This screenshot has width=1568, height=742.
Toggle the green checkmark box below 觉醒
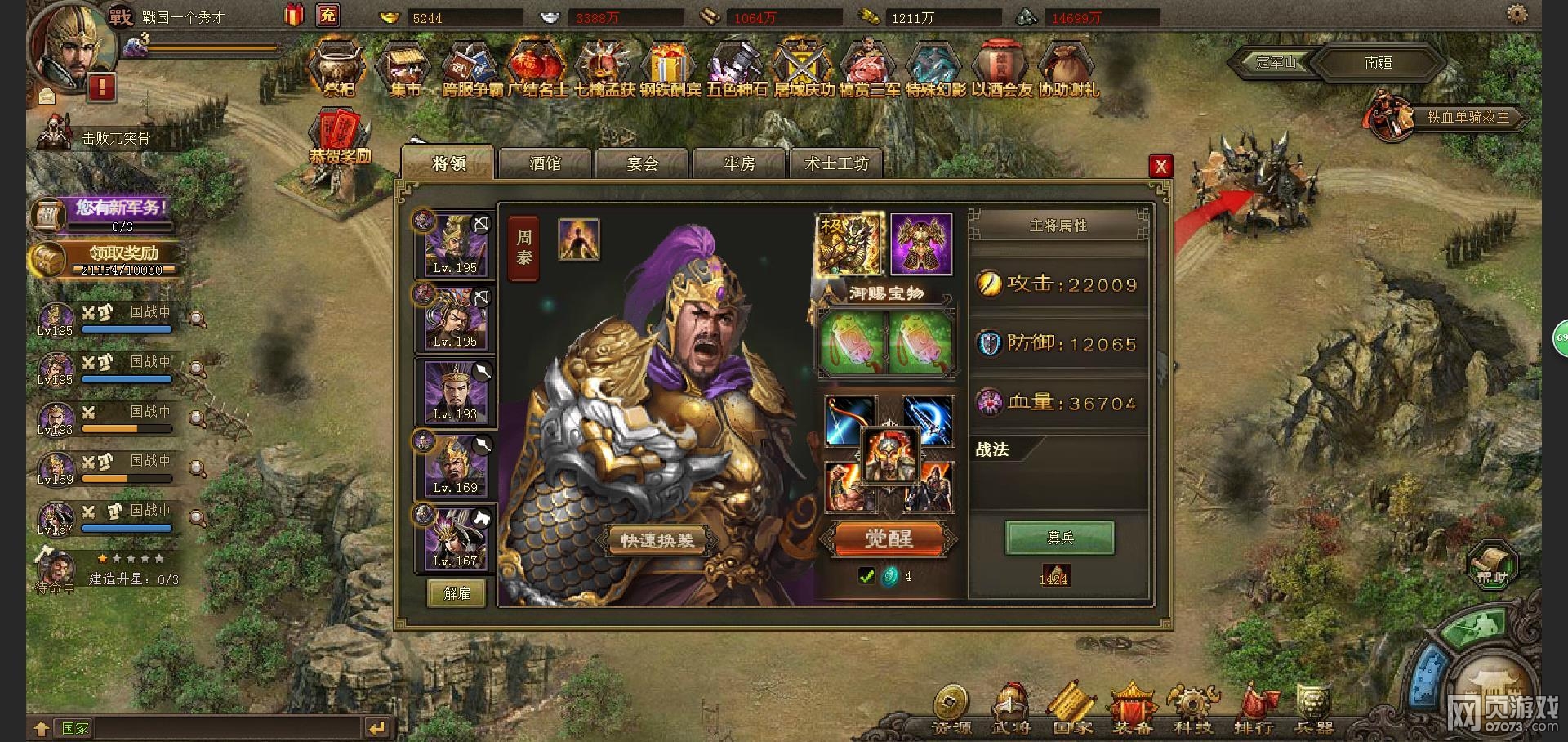867,576
